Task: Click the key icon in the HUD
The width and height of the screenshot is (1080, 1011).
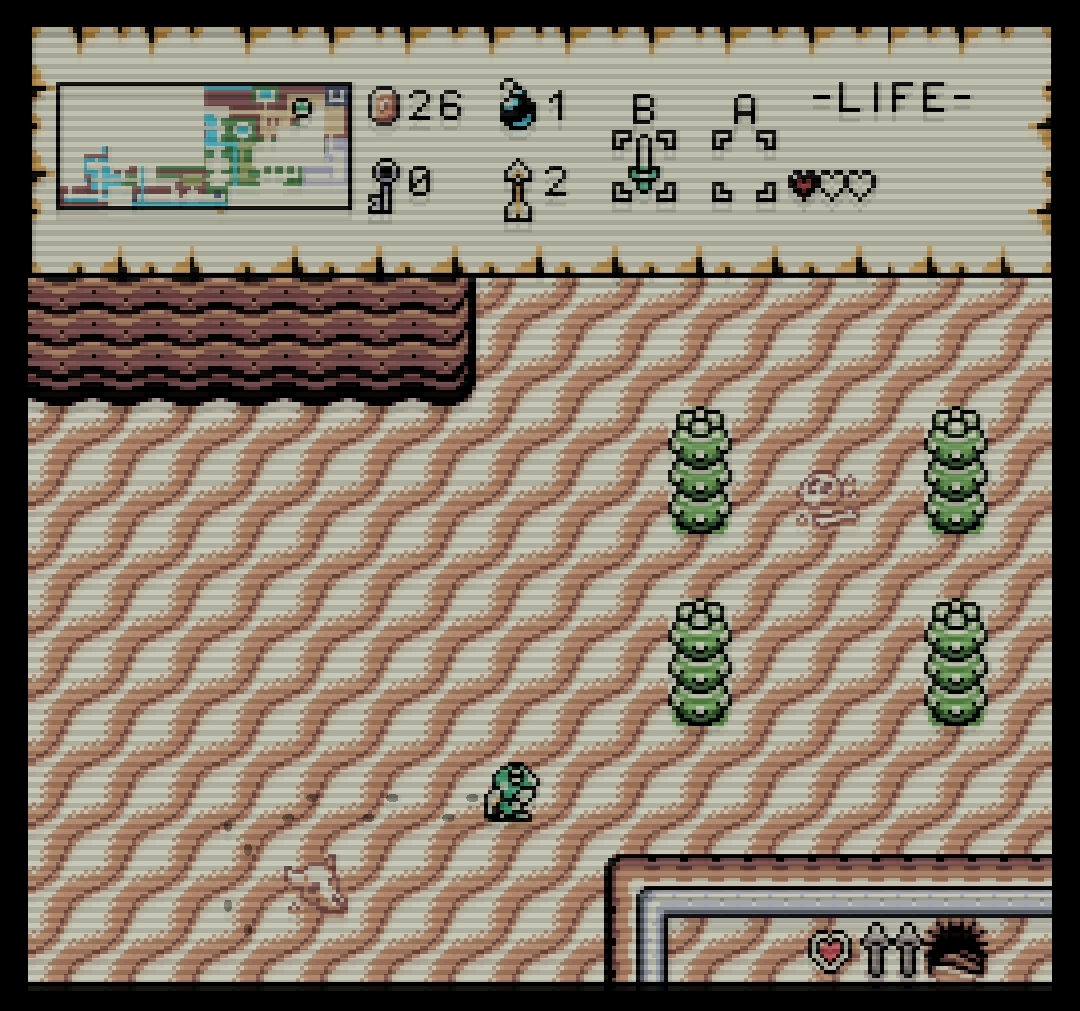Action: tap(384, 185)
